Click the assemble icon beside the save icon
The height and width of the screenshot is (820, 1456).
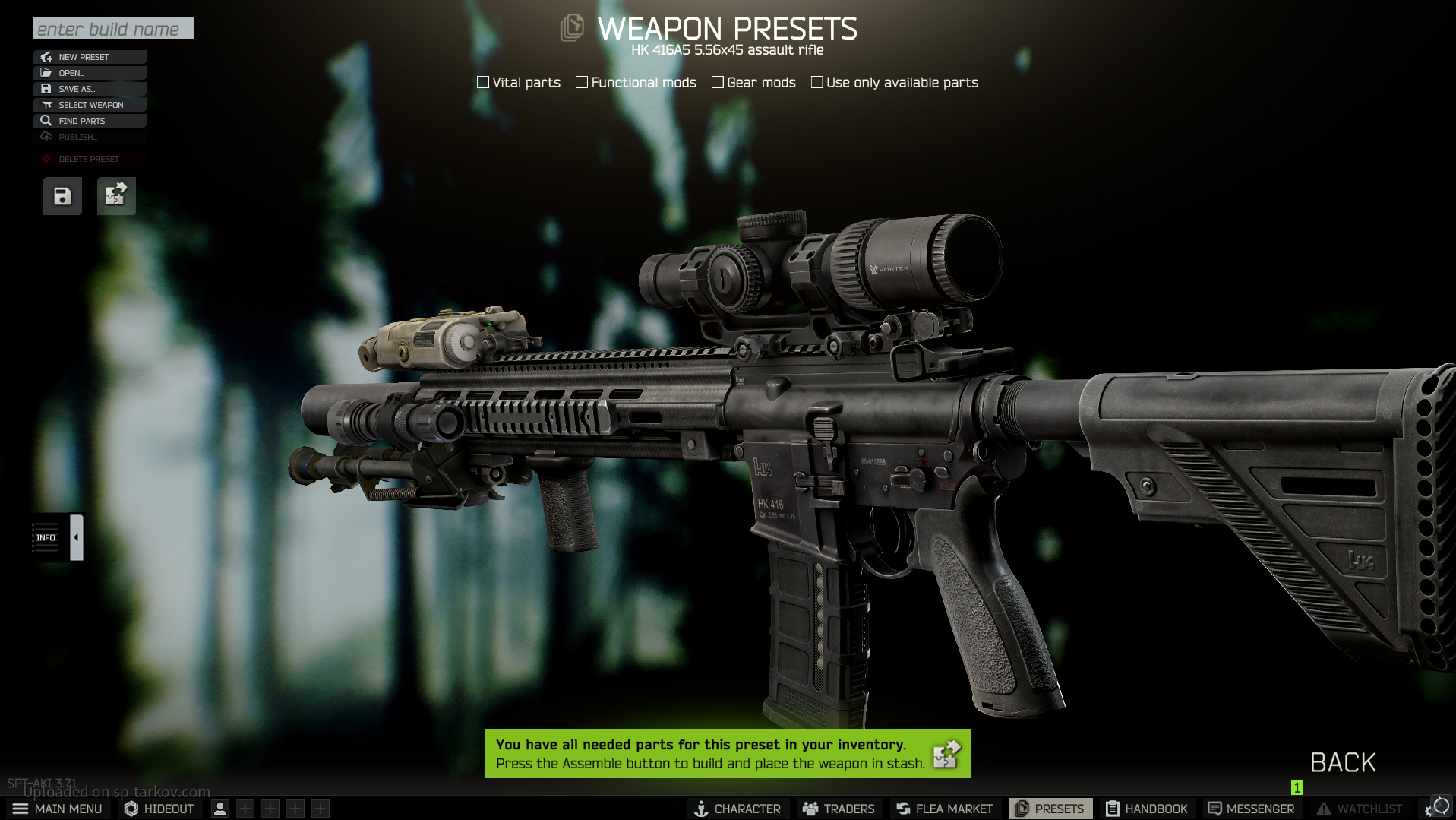[x=116, y=196]
